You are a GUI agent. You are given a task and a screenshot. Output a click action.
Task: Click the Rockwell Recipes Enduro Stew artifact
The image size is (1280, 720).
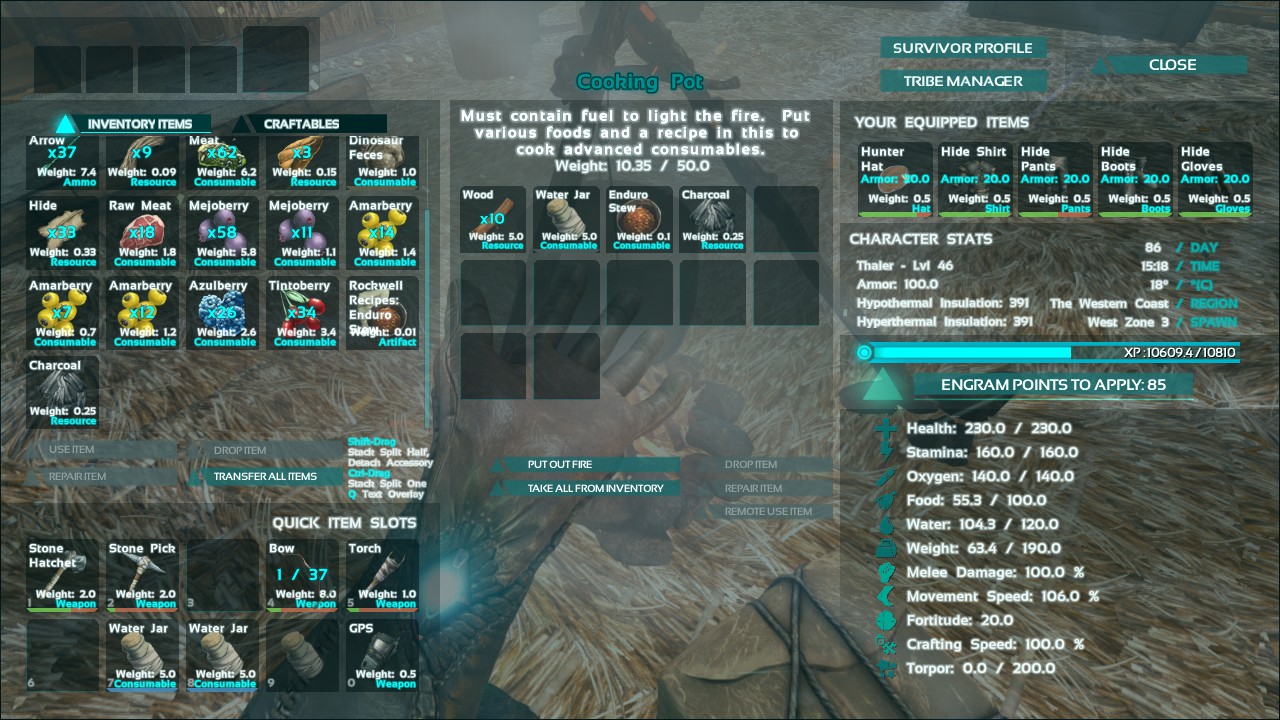pos(383,313)
